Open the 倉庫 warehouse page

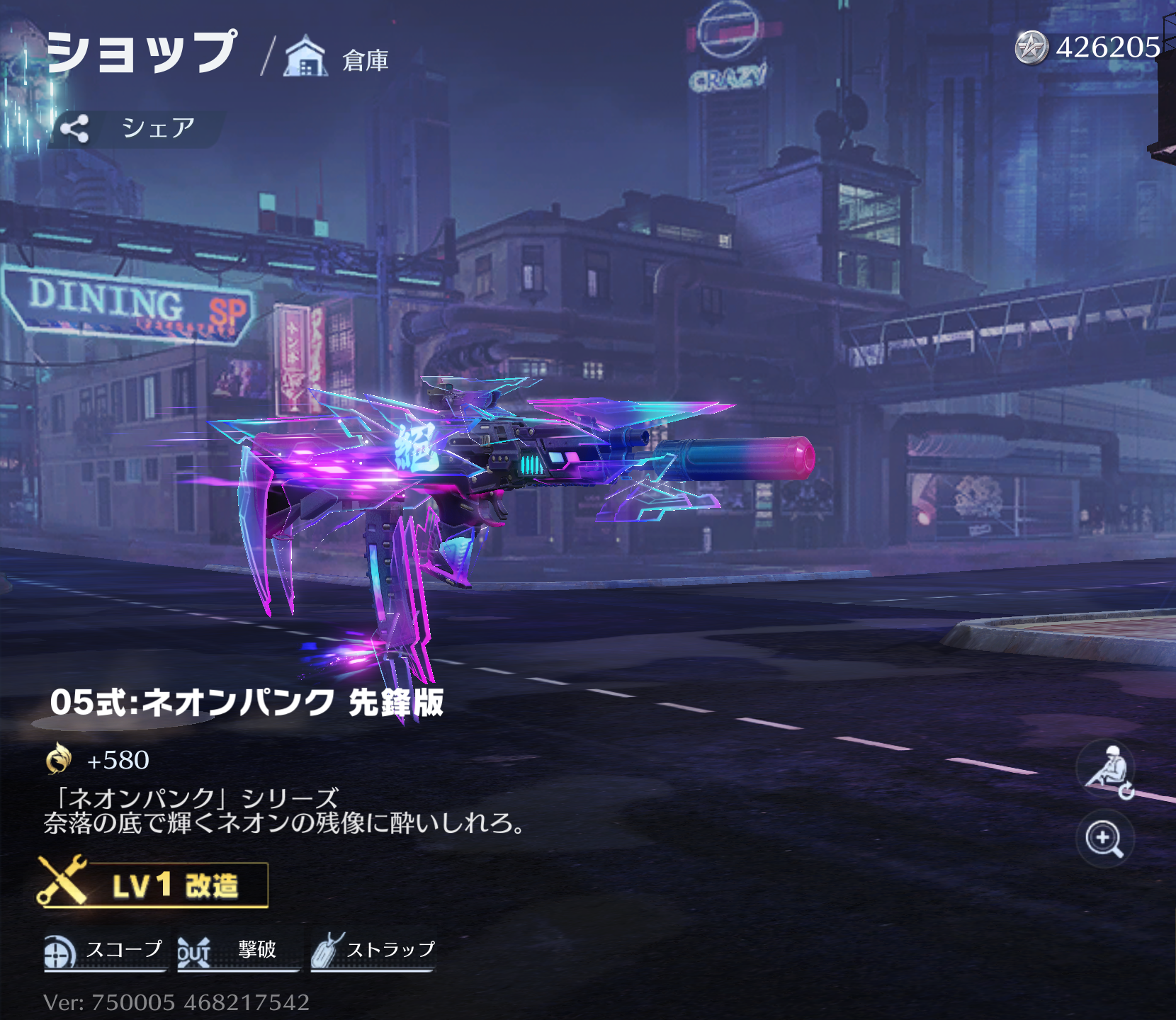[x=337, y=59]
